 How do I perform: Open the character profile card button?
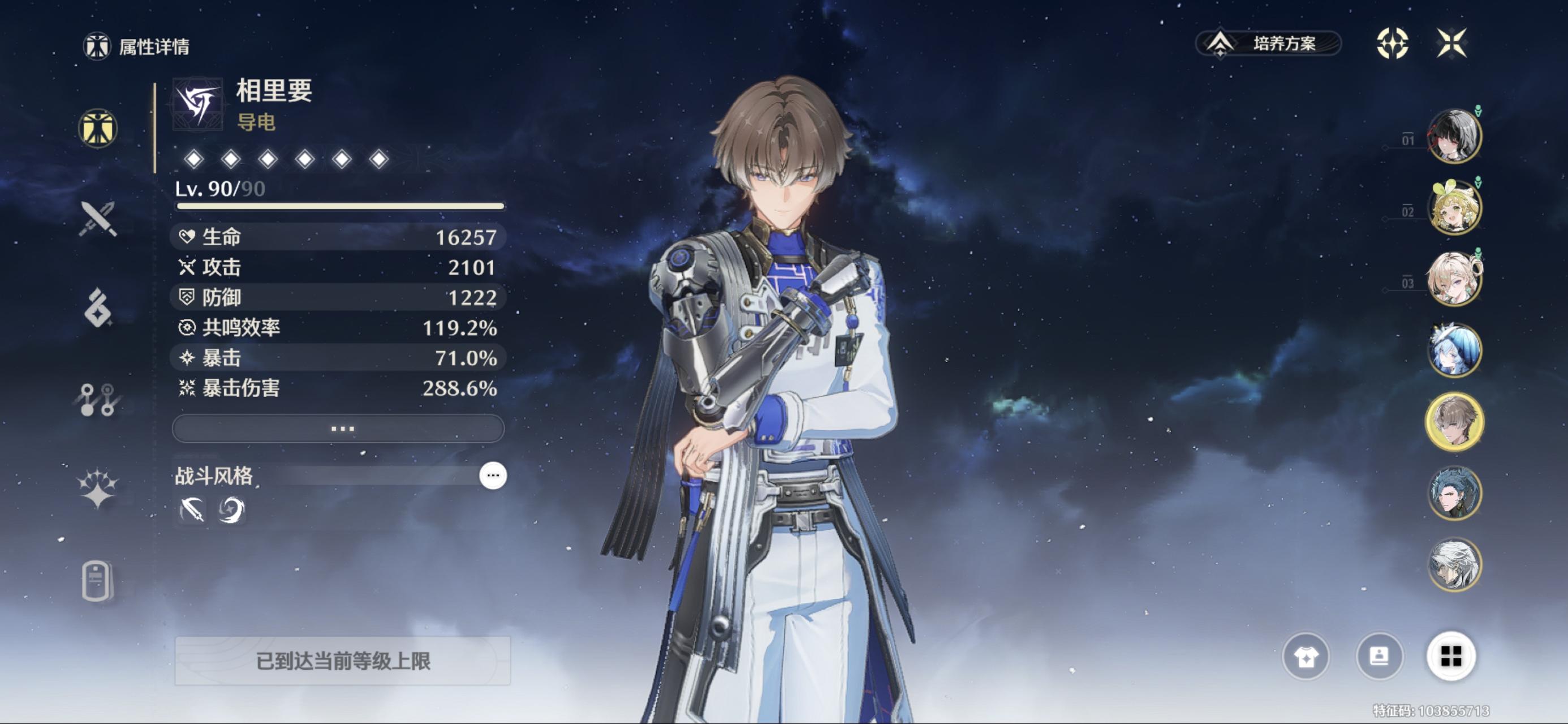tap(1379, 657)
